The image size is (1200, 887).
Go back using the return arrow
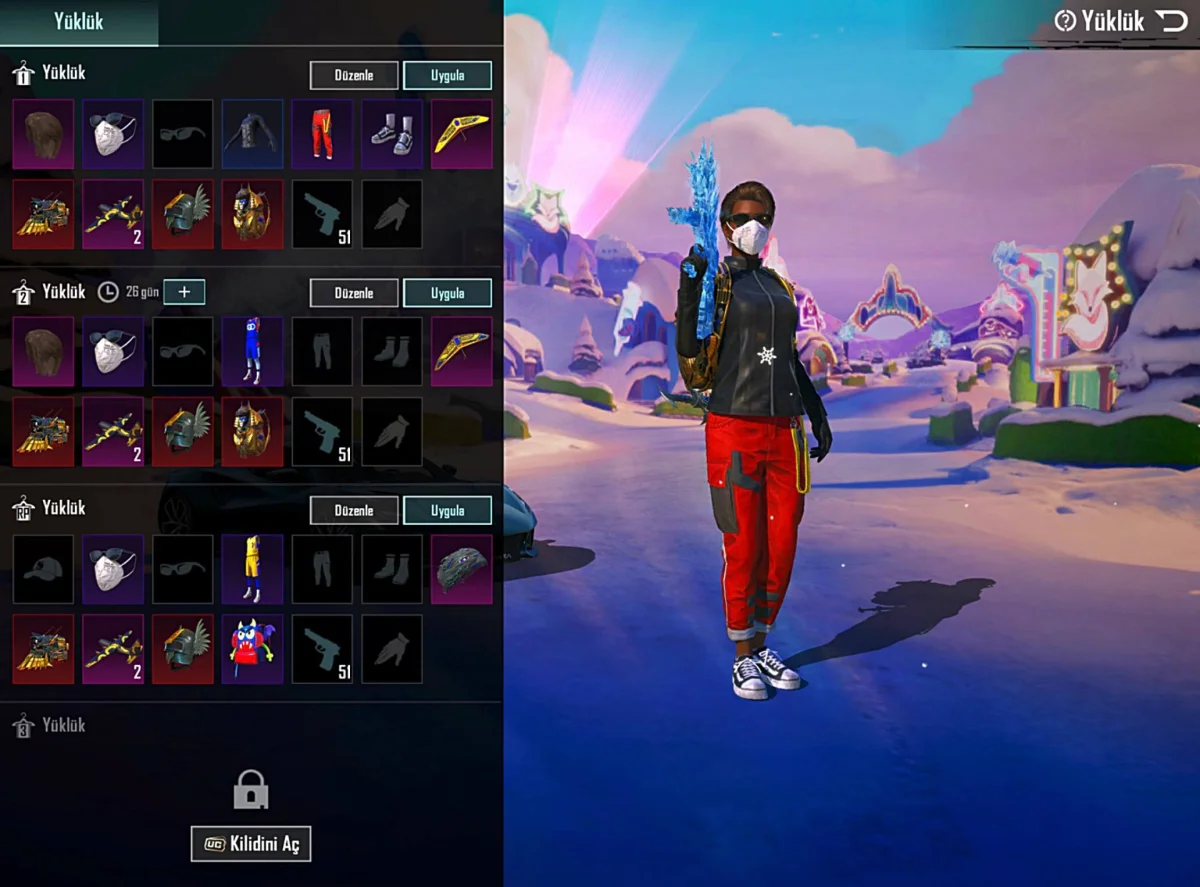click(1170, 21)
